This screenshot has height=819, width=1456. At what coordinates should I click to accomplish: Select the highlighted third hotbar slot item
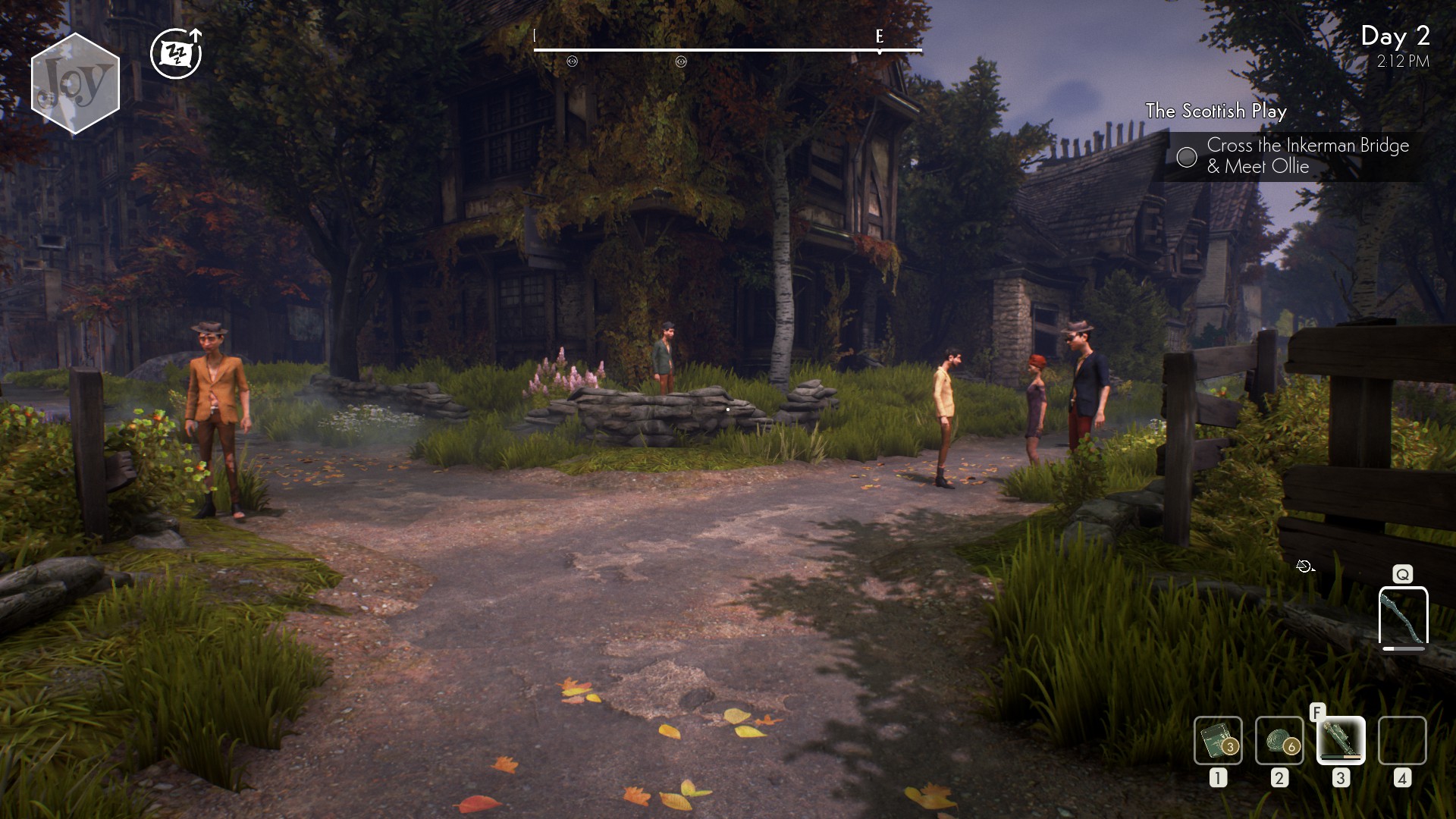(x=1341, y=740)
